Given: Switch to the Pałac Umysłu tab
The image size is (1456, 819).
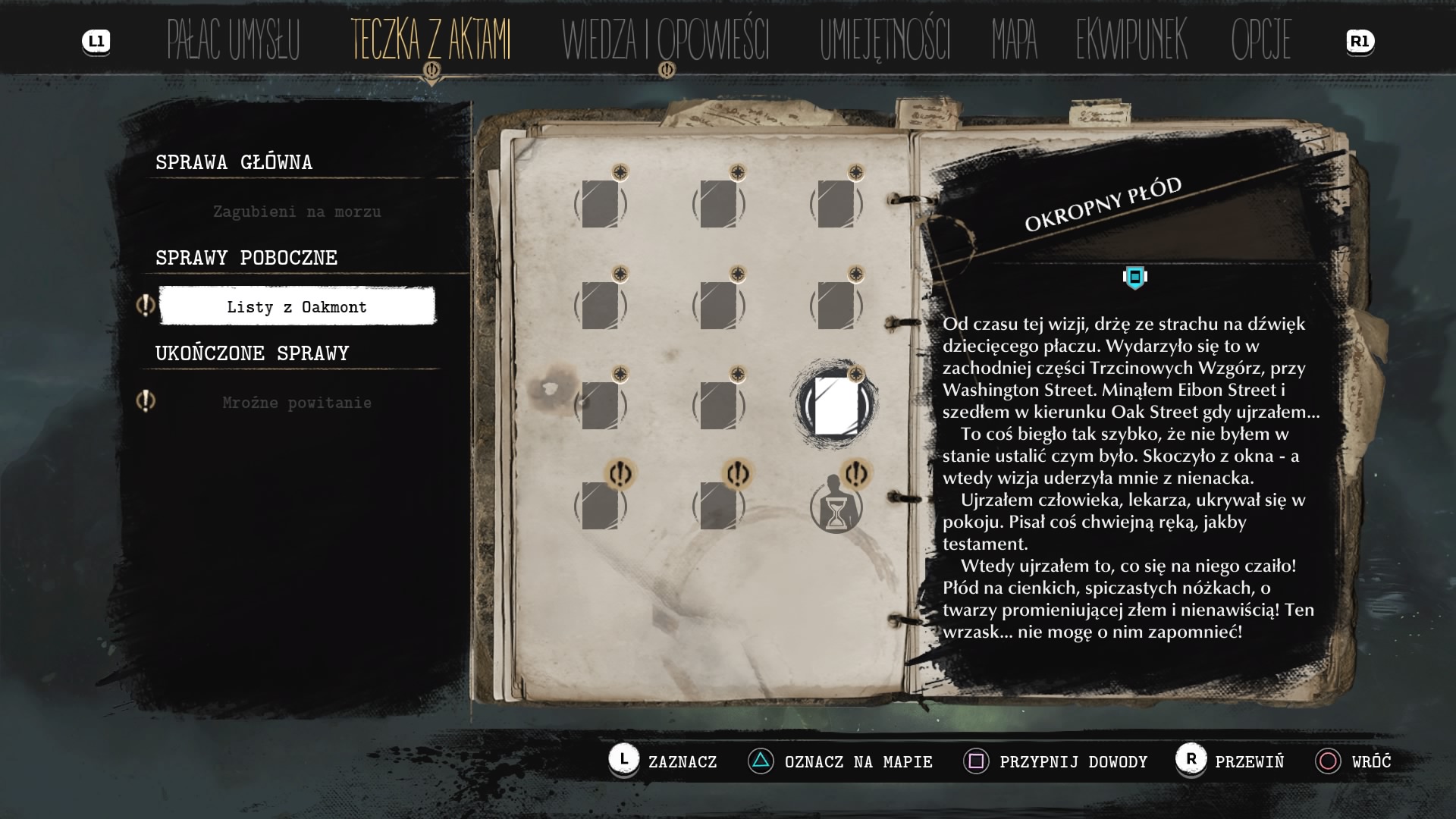Looking at the screenshot, I should point(233,41).
